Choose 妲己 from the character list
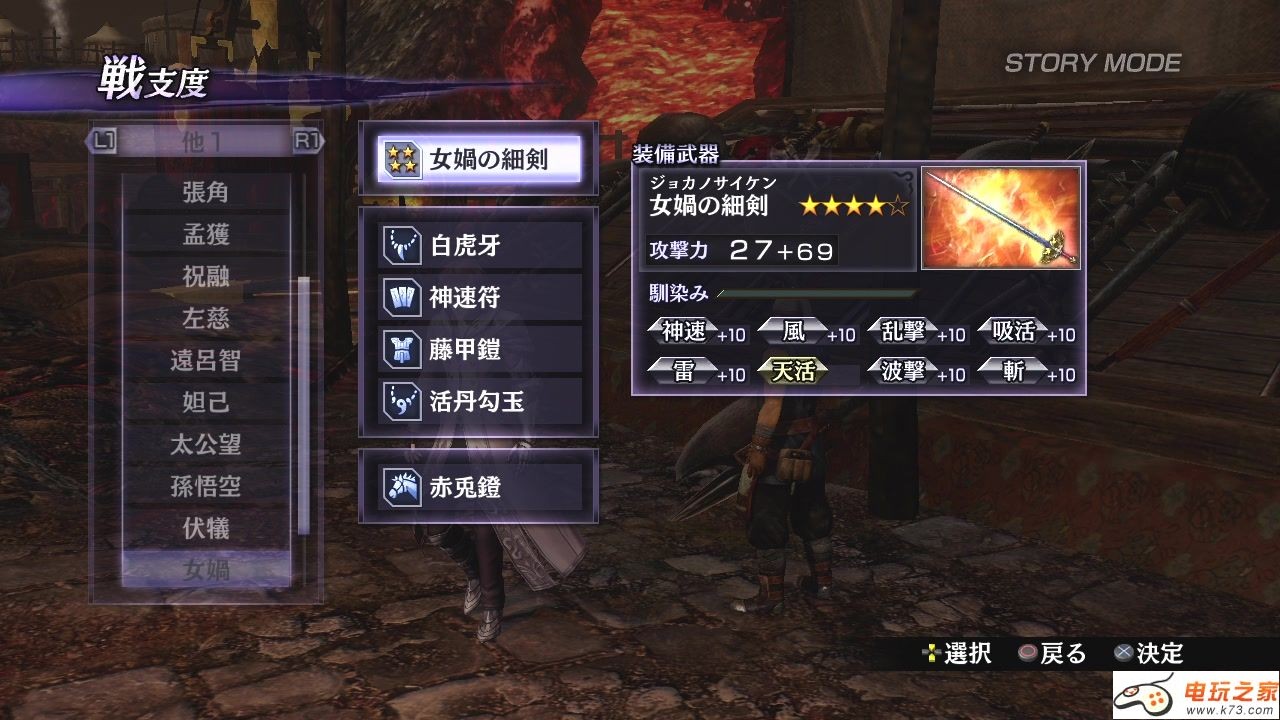Image resolution: width=1280 pixels, height=720 pixels. pyautogui.click(x=206, y=403)
